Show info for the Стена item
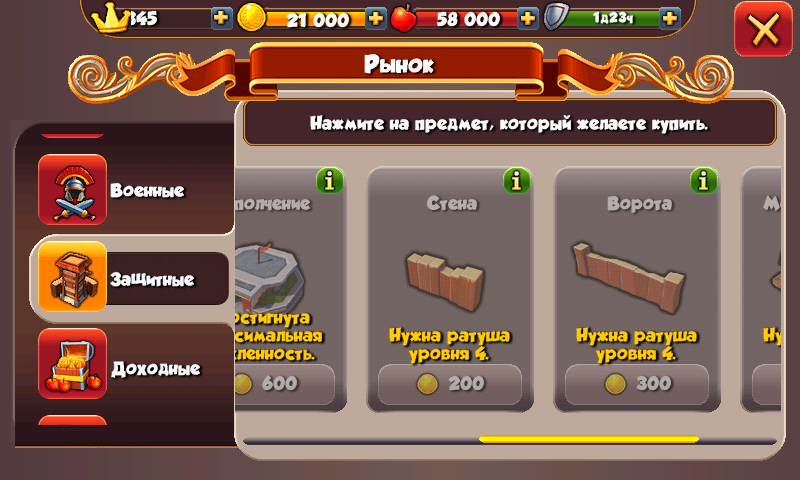This screenshot has height=480, width=800. 517,180
